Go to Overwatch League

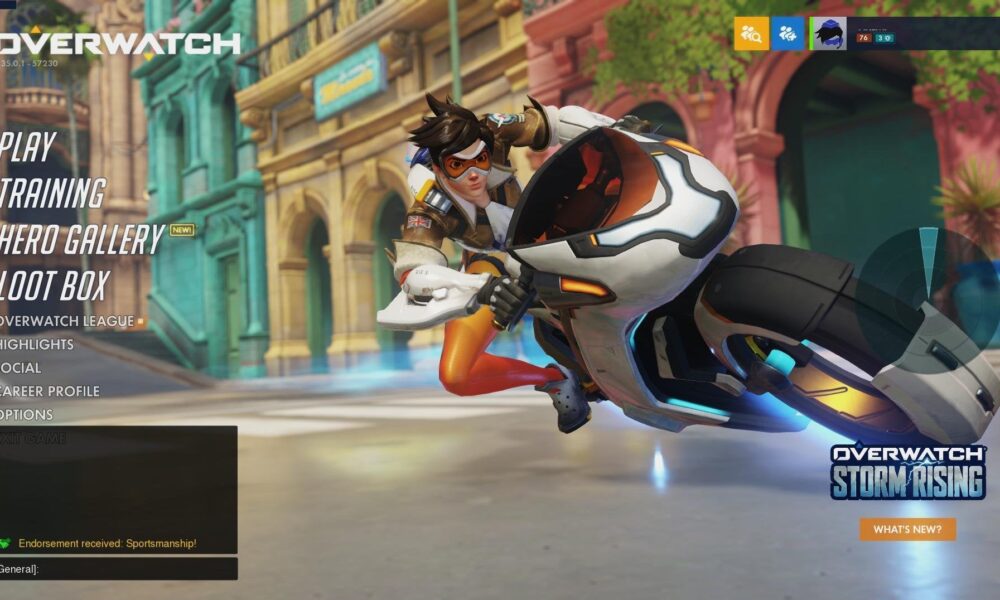pyautogui.click(x=67, y=321)
